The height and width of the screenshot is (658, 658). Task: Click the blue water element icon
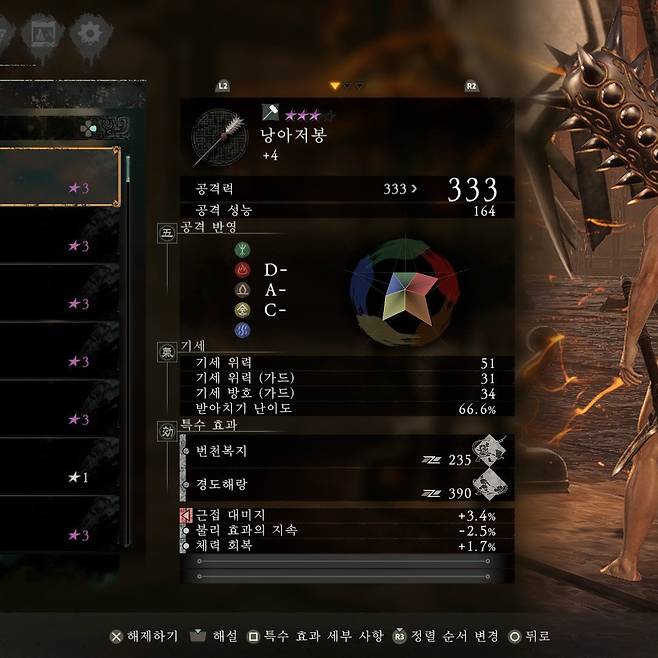(242, 329)
